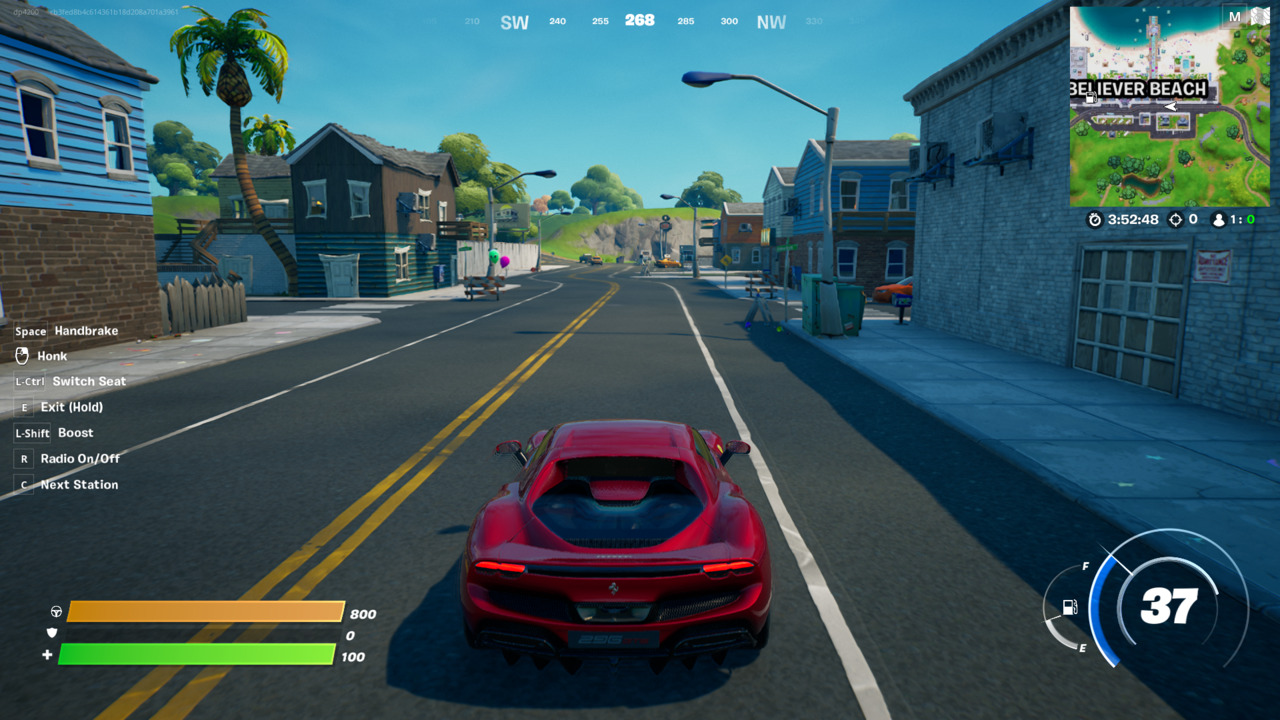Click the folded map icon
The width and height of the screenshot is (1280, 720).
pyautogui.click(x=1258, y=17)
